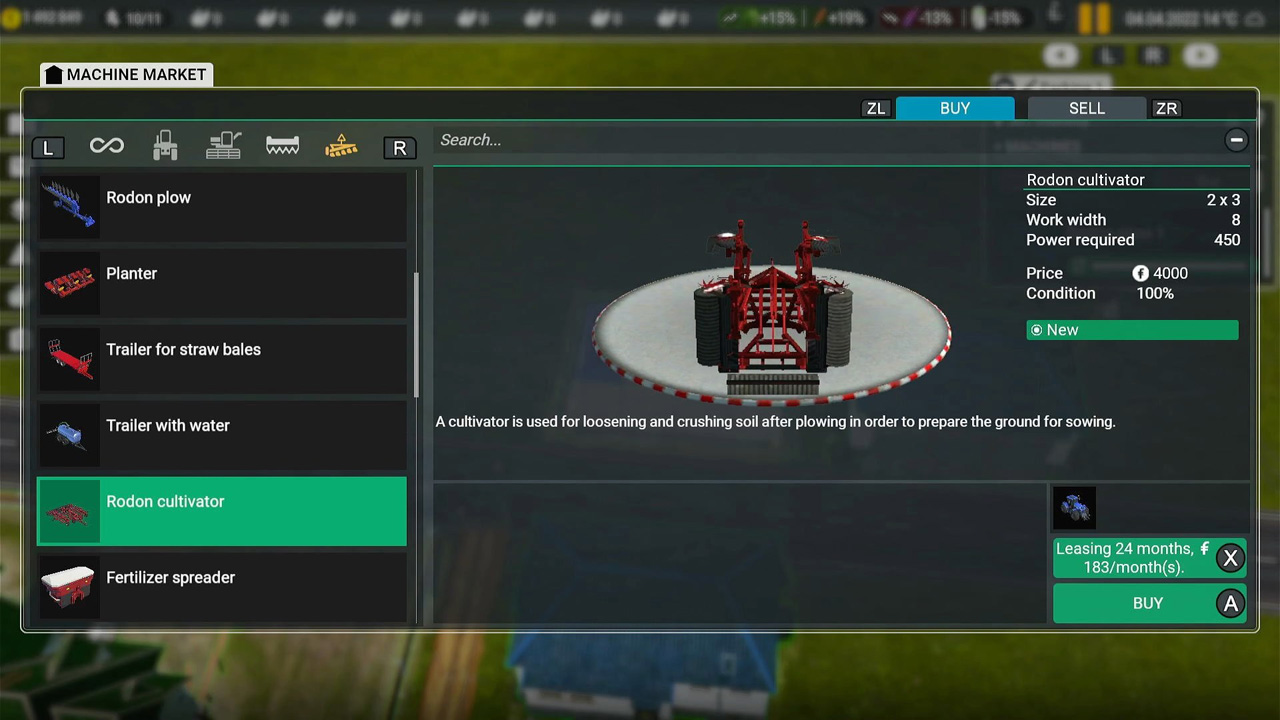Open the jagged-edged trailer category icon
This screenshot has height=720, width=1280.
282,147
